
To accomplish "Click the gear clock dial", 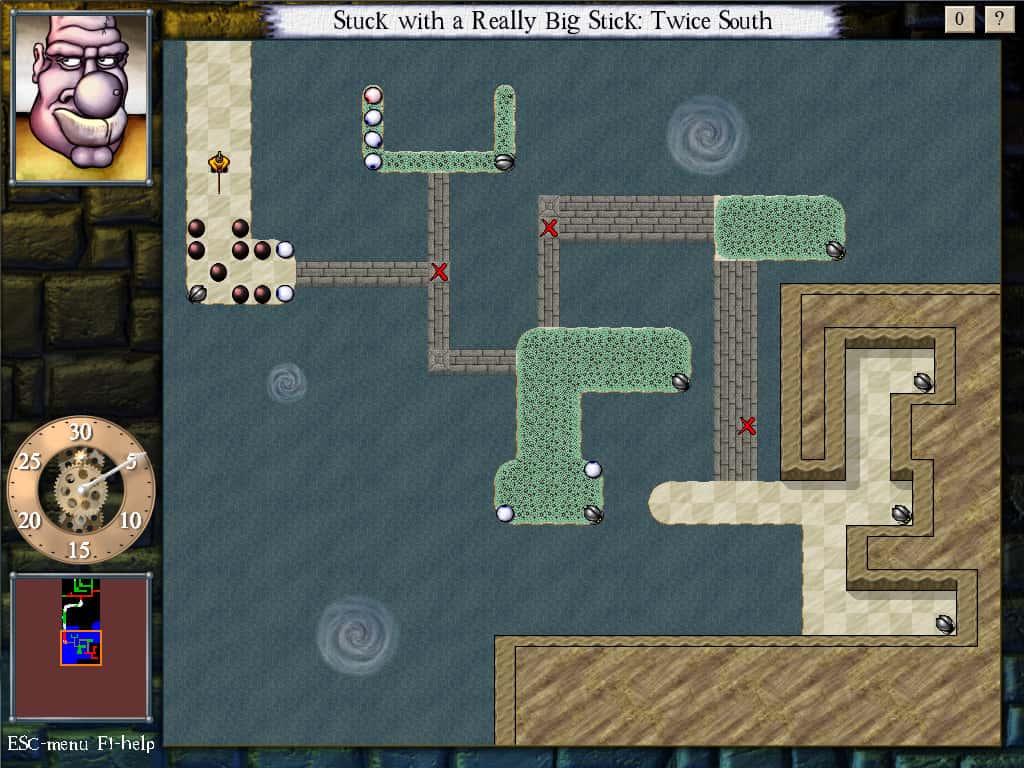I will point(80,488).
